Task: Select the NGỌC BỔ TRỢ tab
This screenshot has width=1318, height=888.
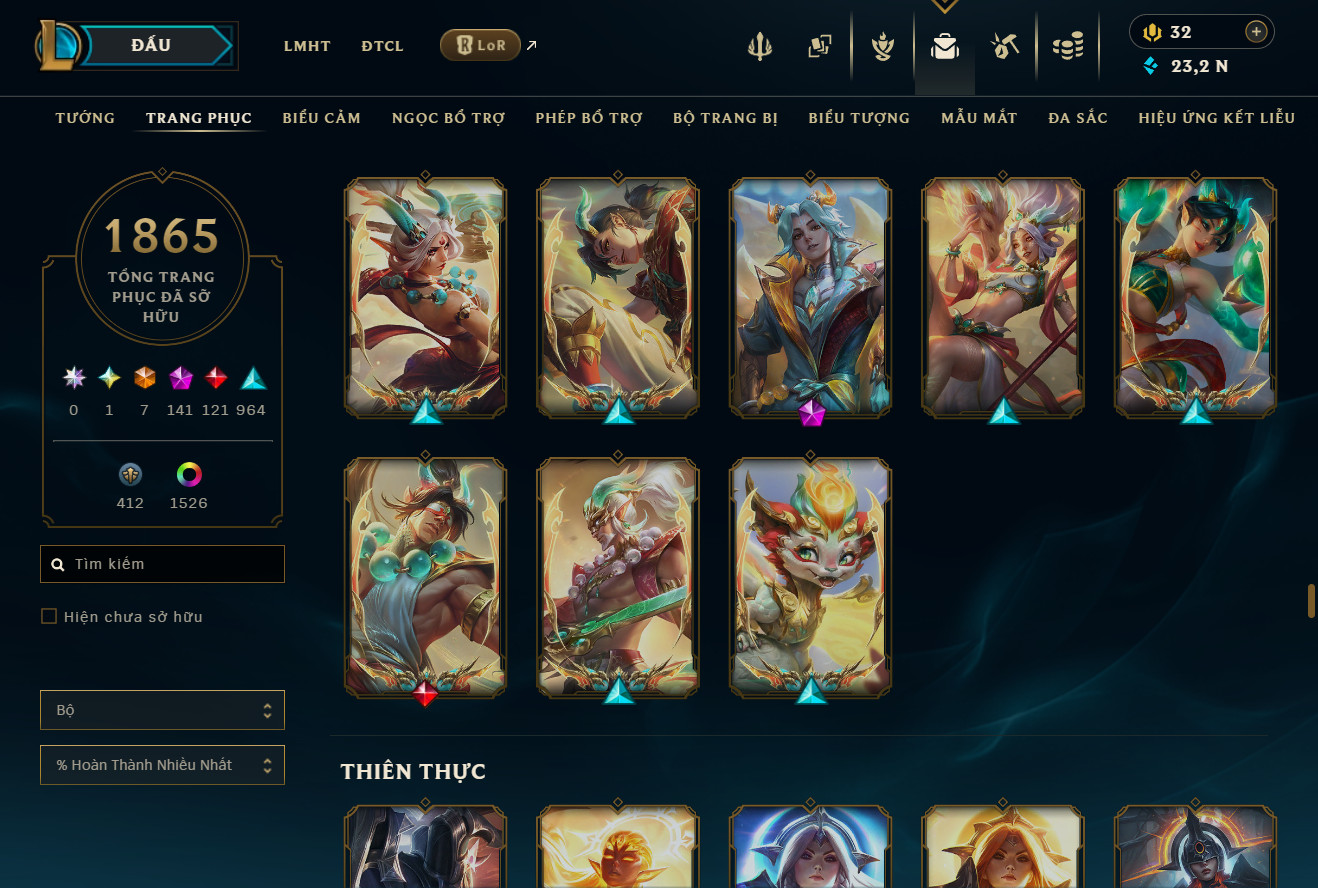Action: (x=448, y=118)
